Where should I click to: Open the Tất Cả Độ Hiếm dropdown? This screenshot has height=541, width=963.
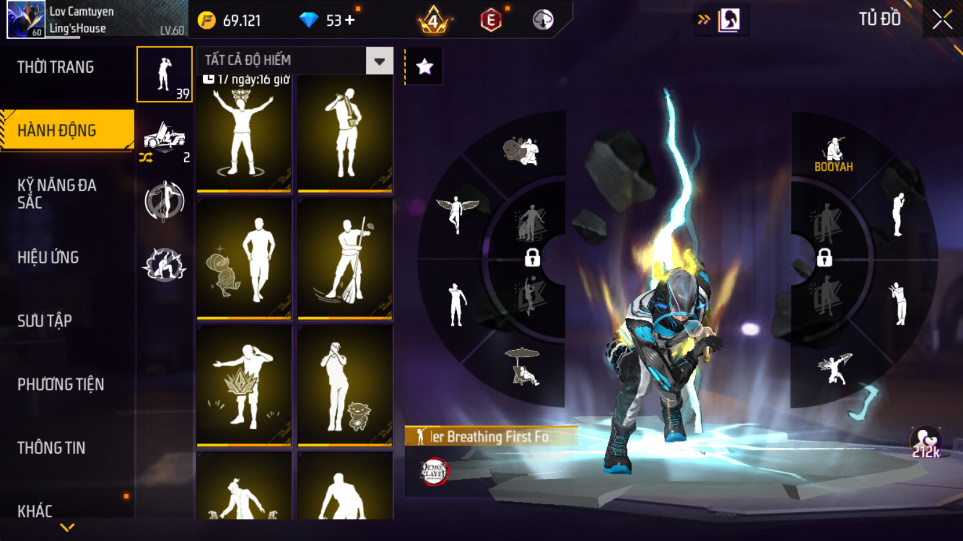click(x=379, y=61)
